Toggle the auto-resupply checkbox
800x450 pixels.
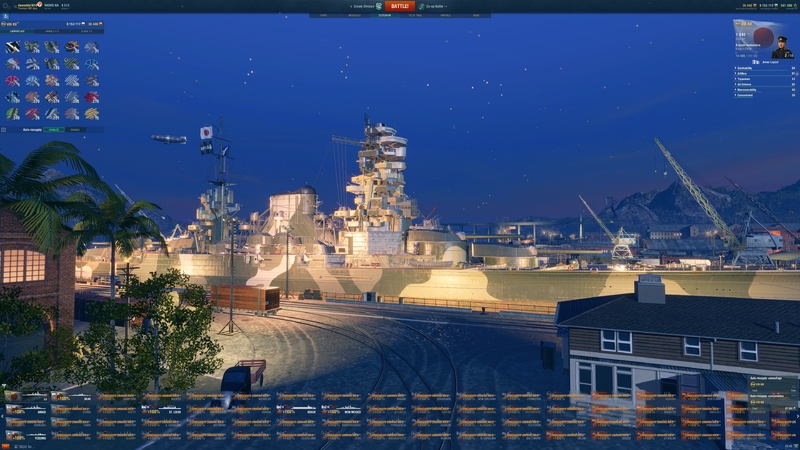pyautogui.click(x=4, y=129)
